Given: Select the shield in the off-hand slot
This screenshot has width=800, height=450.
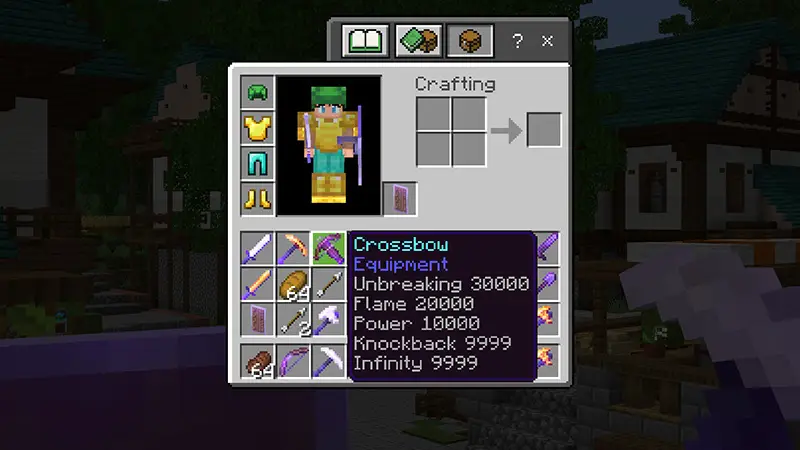Looking at the screenshot, I should [x=400, y=198].
